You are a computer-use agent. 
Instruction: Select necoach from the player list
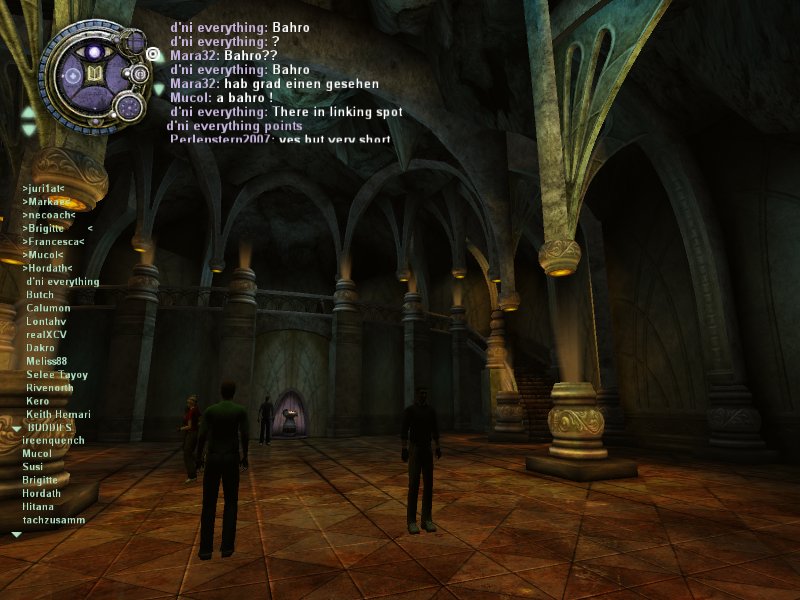tap(46, 214)
